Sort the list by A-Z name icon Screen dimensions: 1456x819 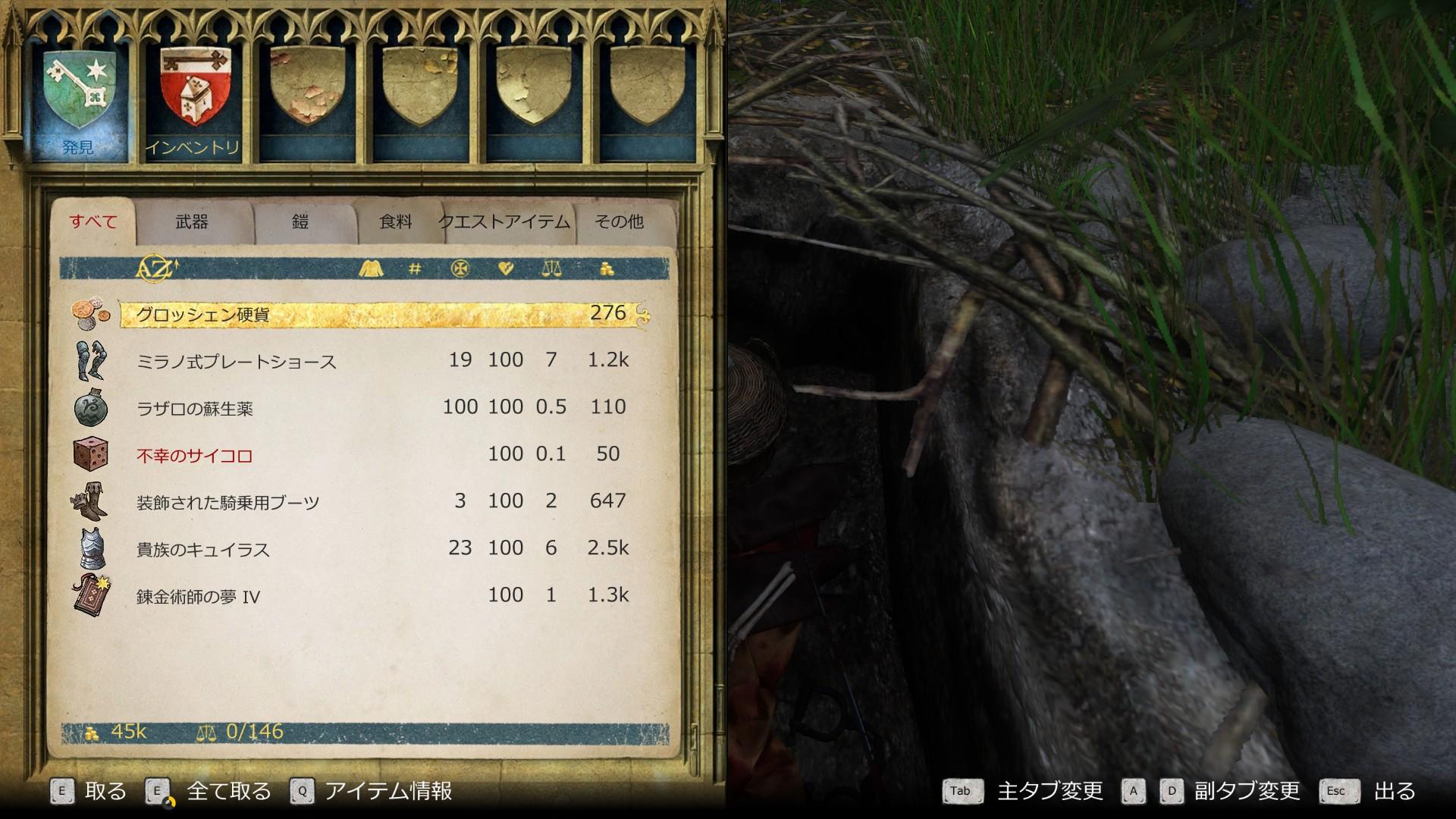(x=156, y=268)
